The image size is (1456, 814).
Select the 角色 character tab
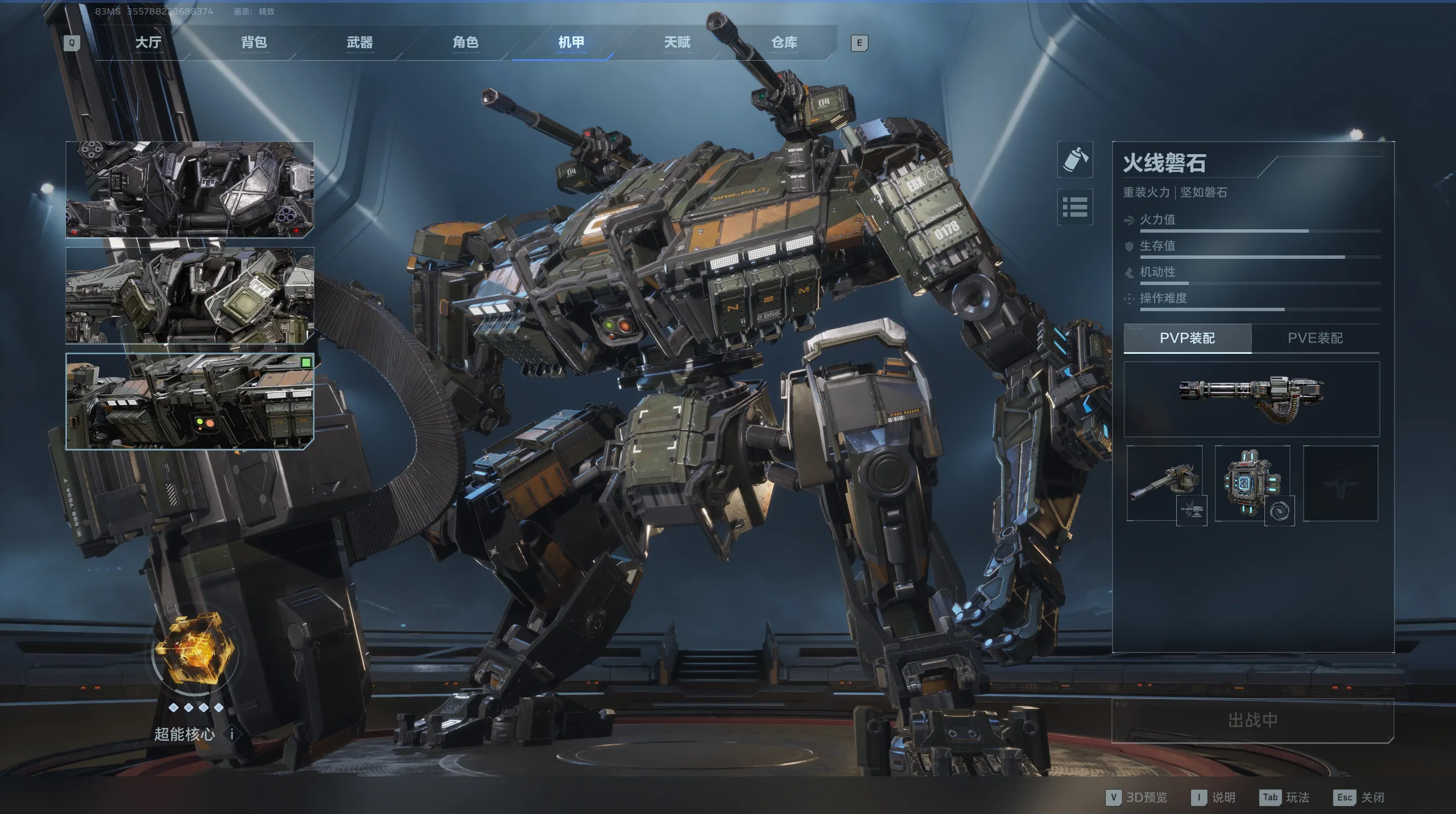coord(465,43)
